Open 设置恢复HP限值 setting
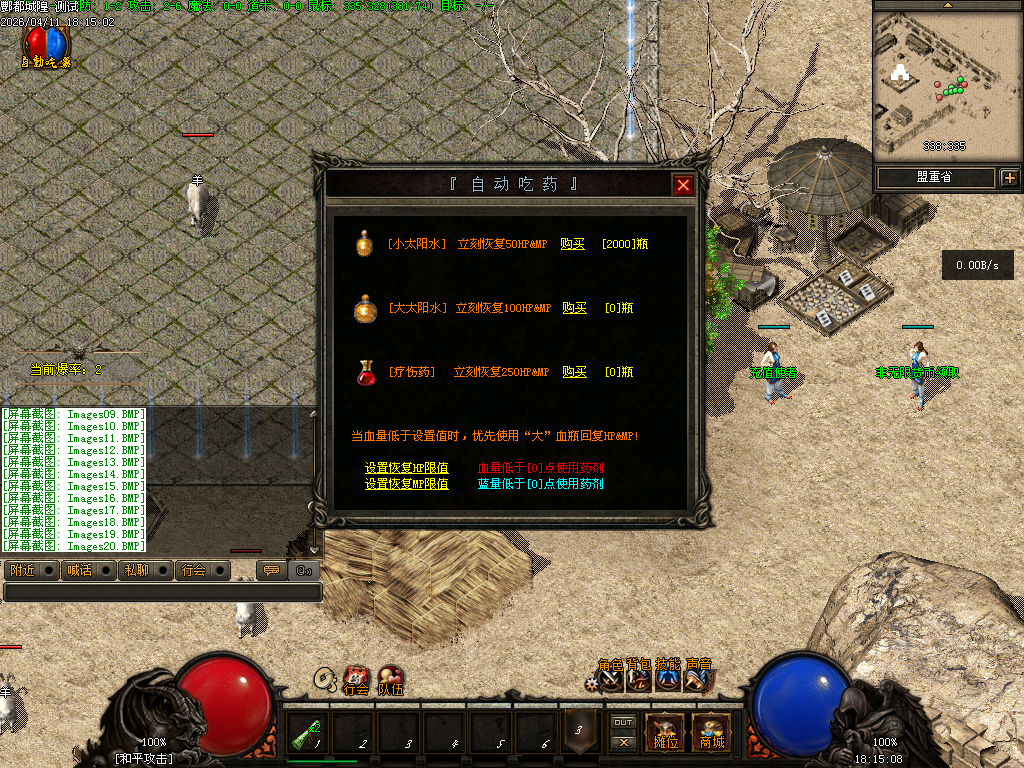 pos(406,468)
